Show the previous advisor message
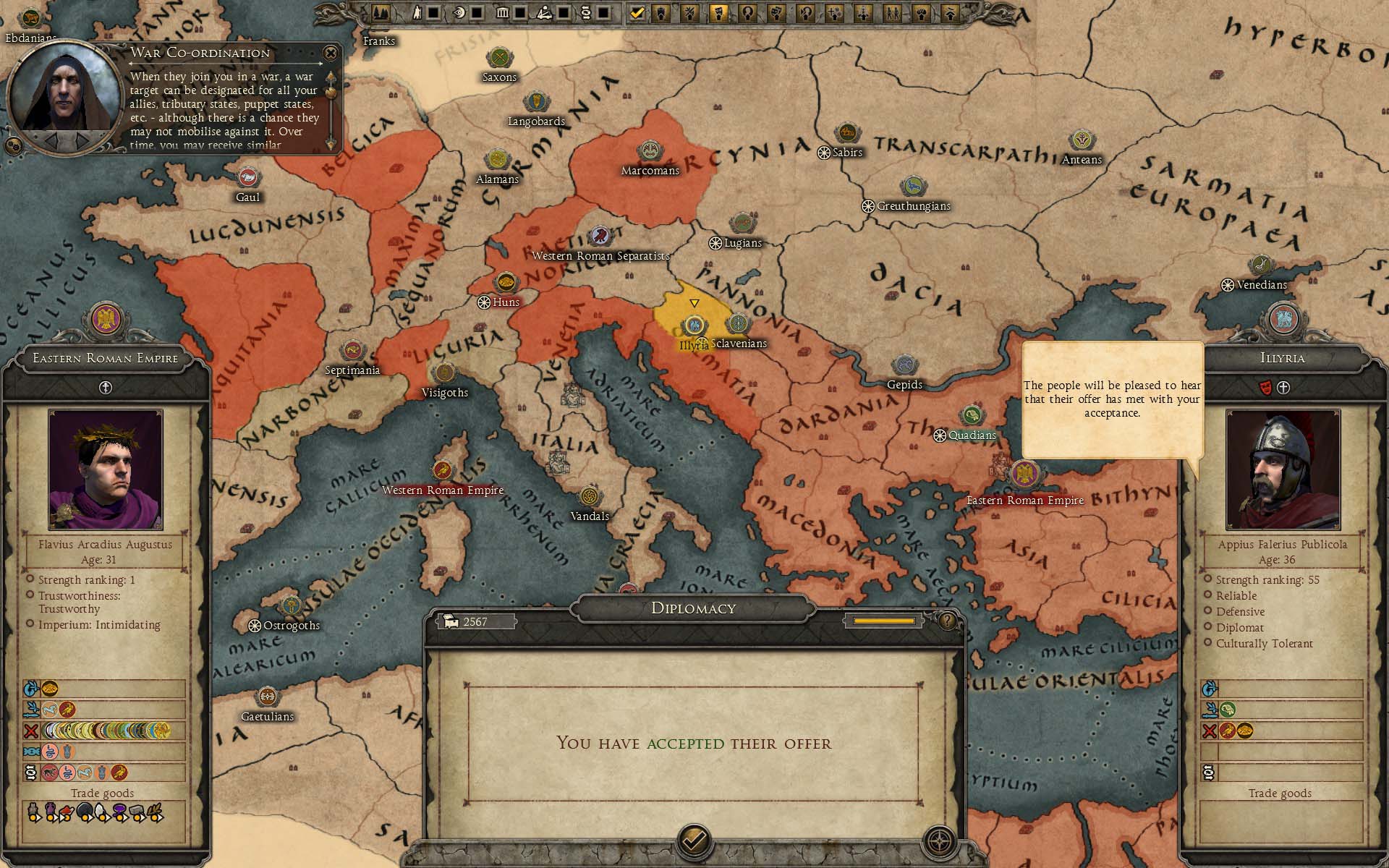Viewport: 1389px width, 868px height. pos(52,139)
